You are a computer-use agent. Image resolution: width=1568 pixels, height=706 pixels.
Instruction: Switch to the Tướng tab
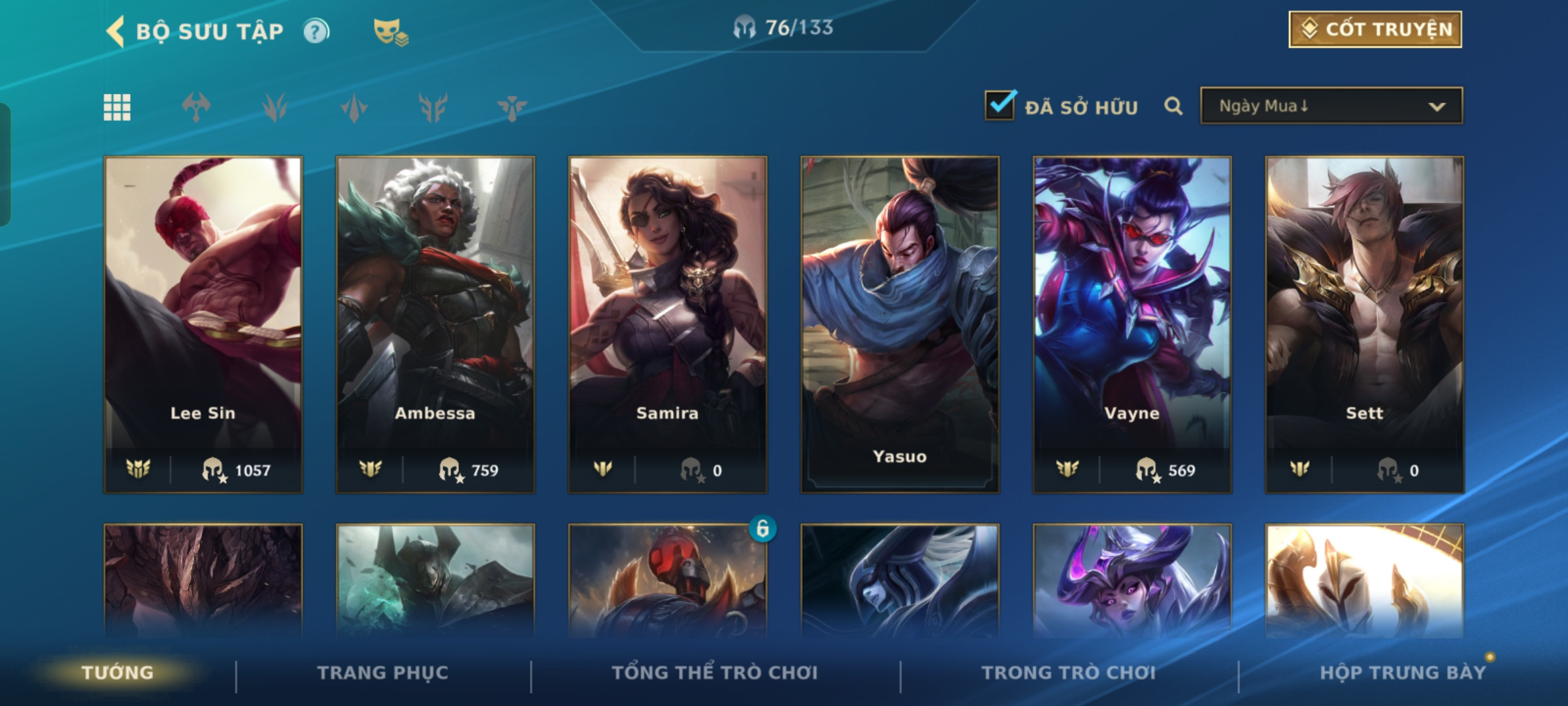tap(118, 673)
